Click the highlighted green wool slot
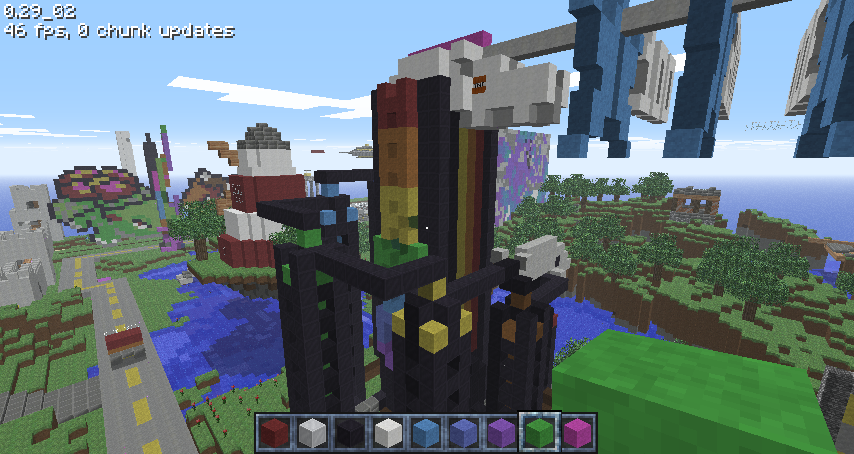This screenshot has width=854, height=454. click(x=538, y=433)
